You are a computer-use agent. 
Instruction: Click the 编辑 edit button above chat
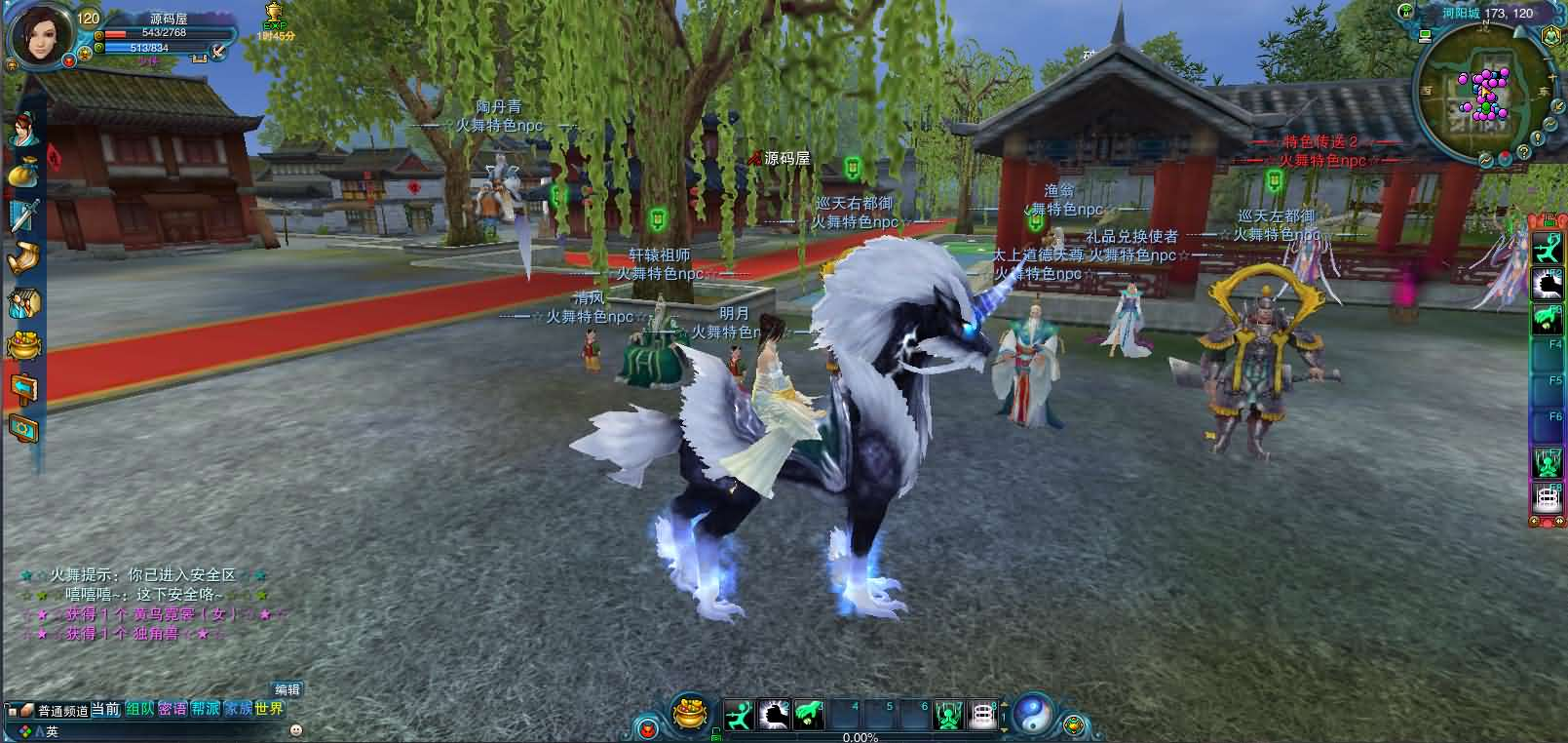click(287, 689)
